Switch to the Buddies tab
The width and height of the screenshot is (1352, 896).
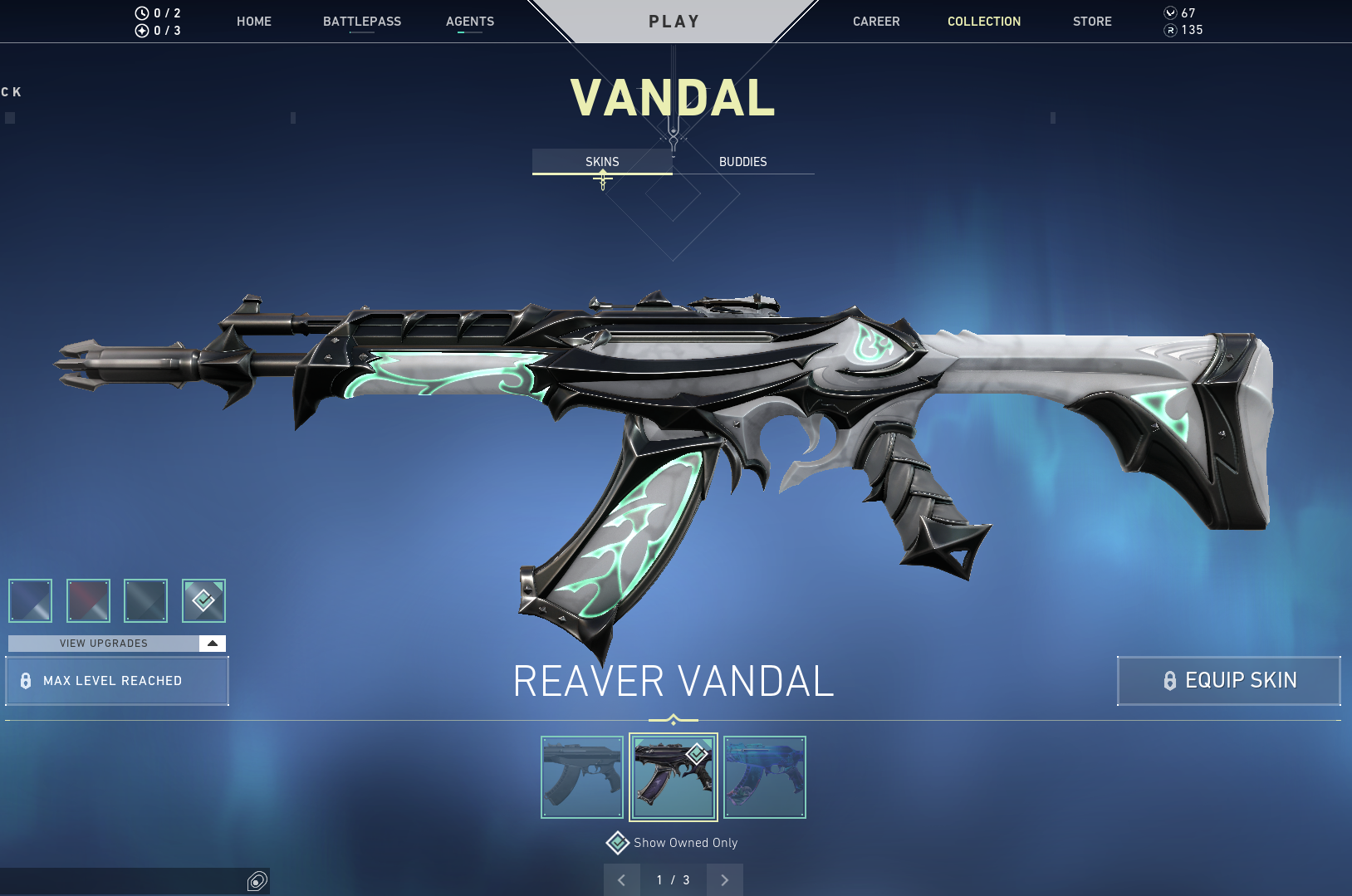click(x=743, y=162)
